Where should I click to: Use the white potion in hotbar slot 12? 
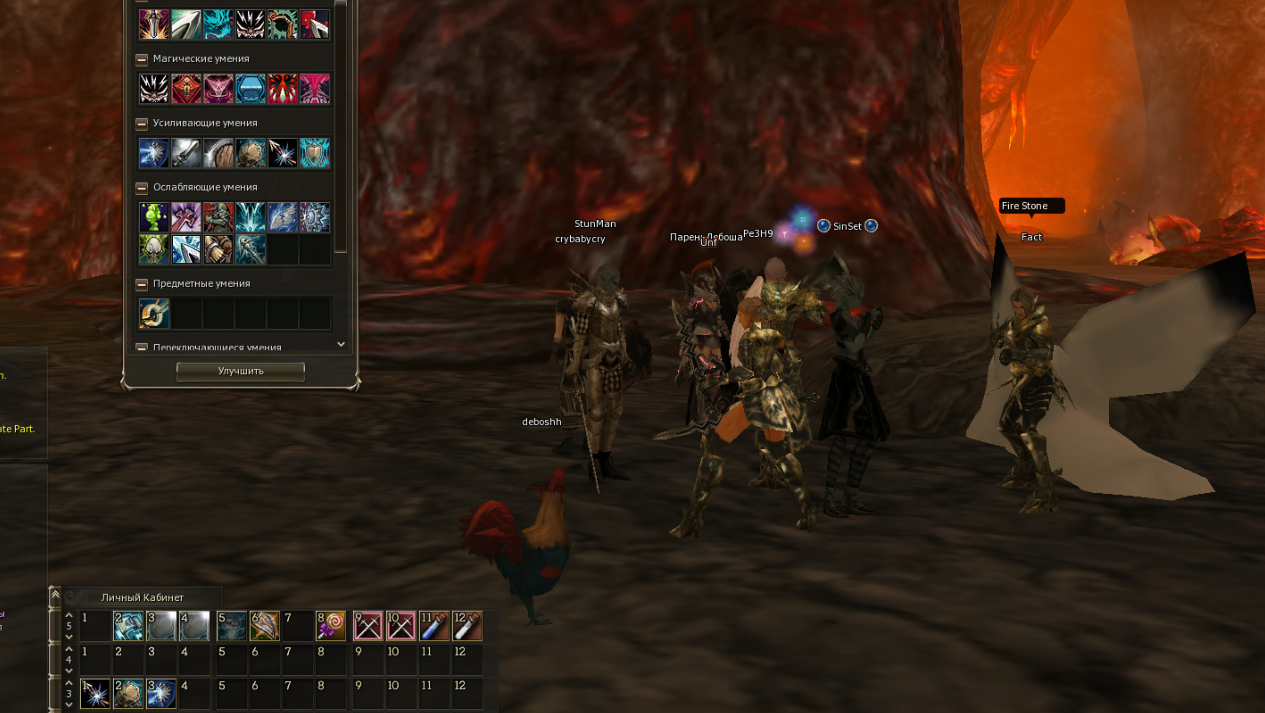pyautogui.click(x=467, y=626)
